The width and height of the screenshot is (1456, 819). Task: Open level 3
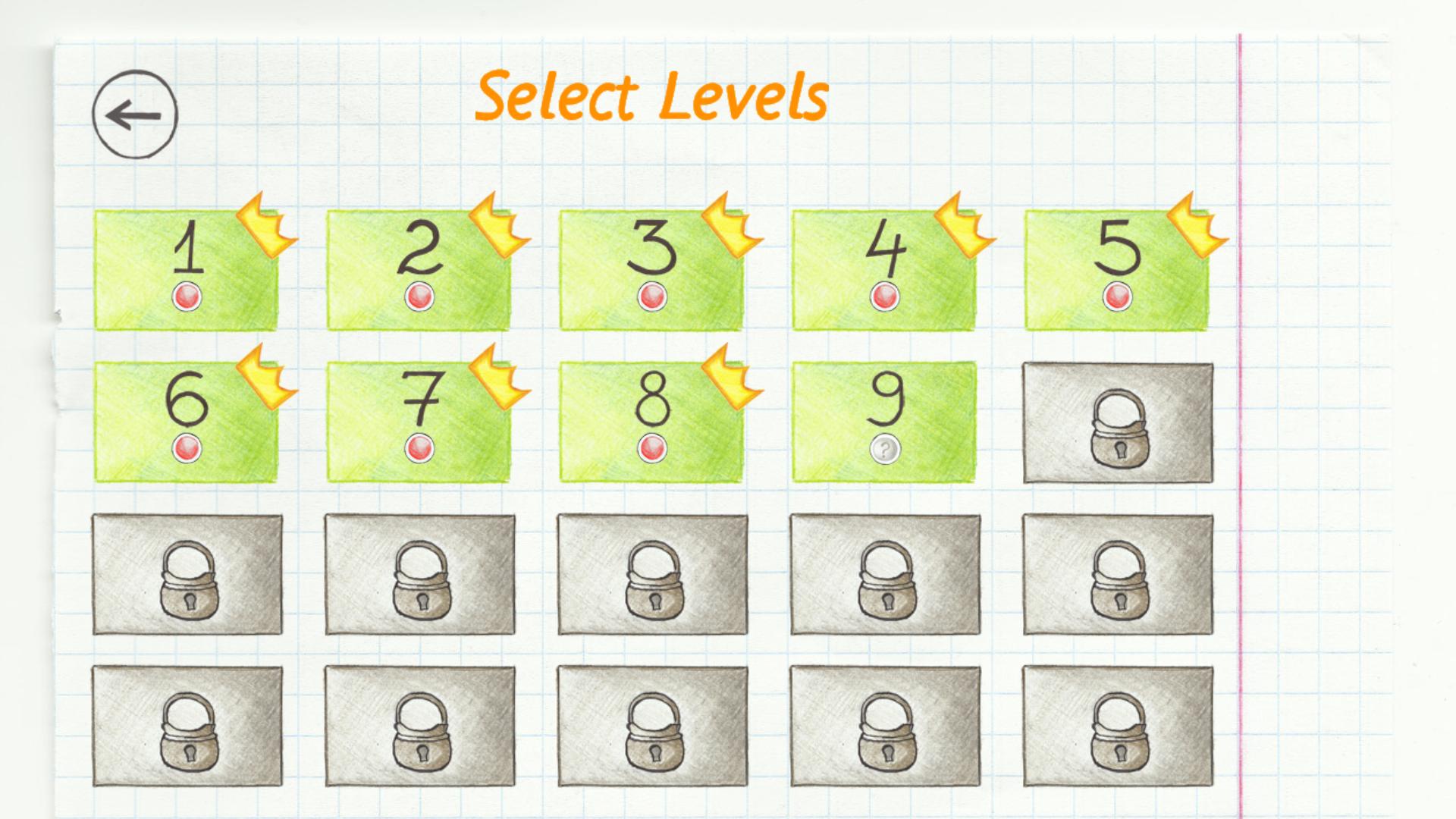(x=651, y=269)
